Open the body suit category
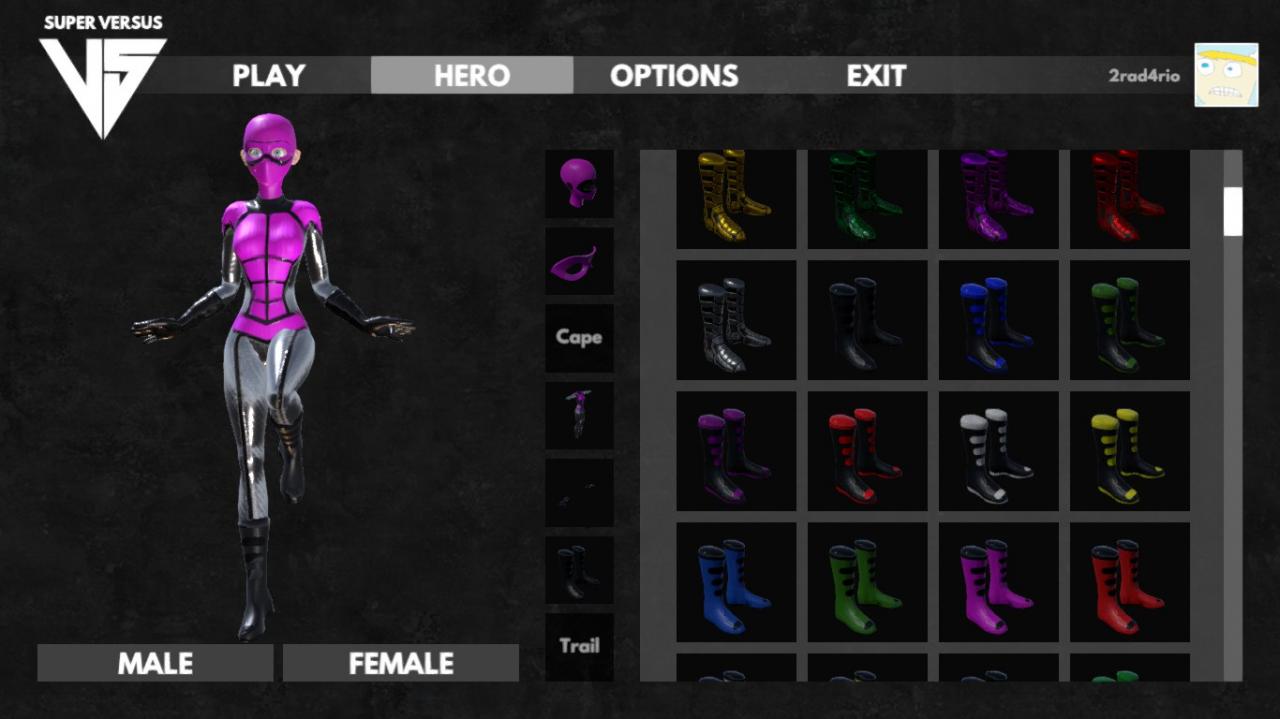The image size is (1280, 719). [579, 414]
